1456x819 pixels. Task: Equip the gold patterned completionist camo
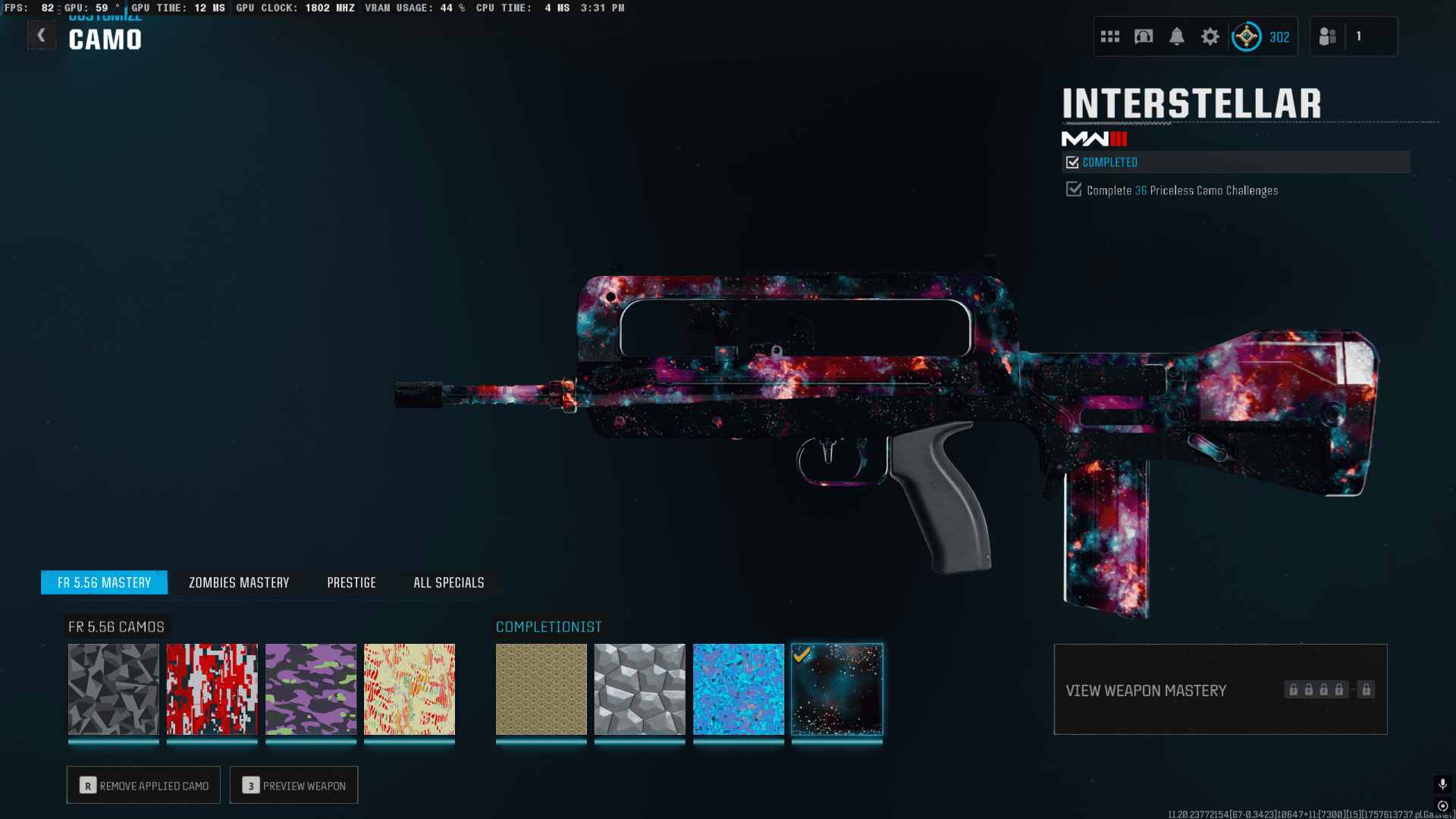coord(541,689)
